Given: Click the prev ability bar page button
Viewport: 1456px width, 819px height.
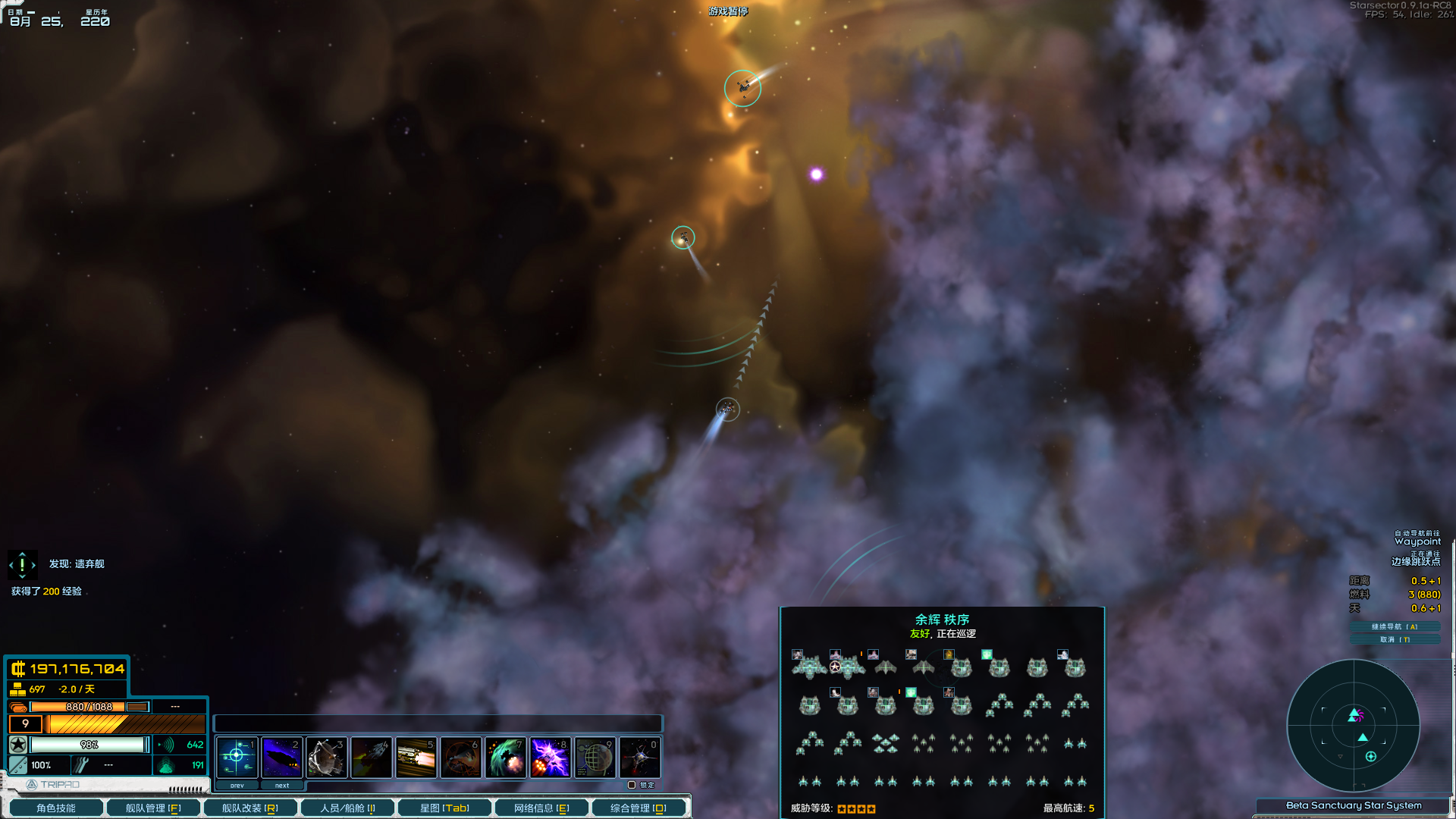Looking at the screenshot, I should point(237,785).
